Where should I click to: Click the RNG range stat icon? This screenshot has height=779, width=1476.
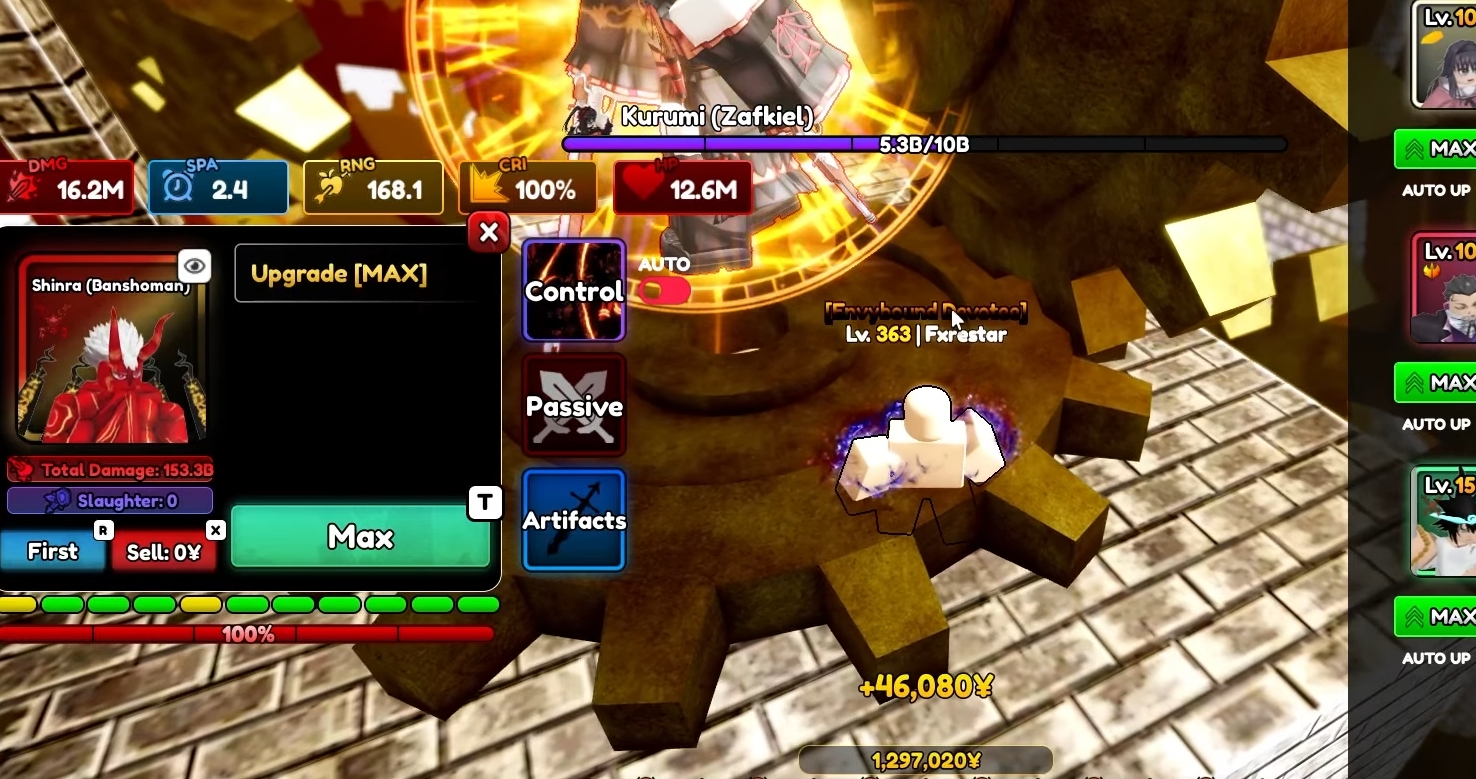tap(330, 186)
